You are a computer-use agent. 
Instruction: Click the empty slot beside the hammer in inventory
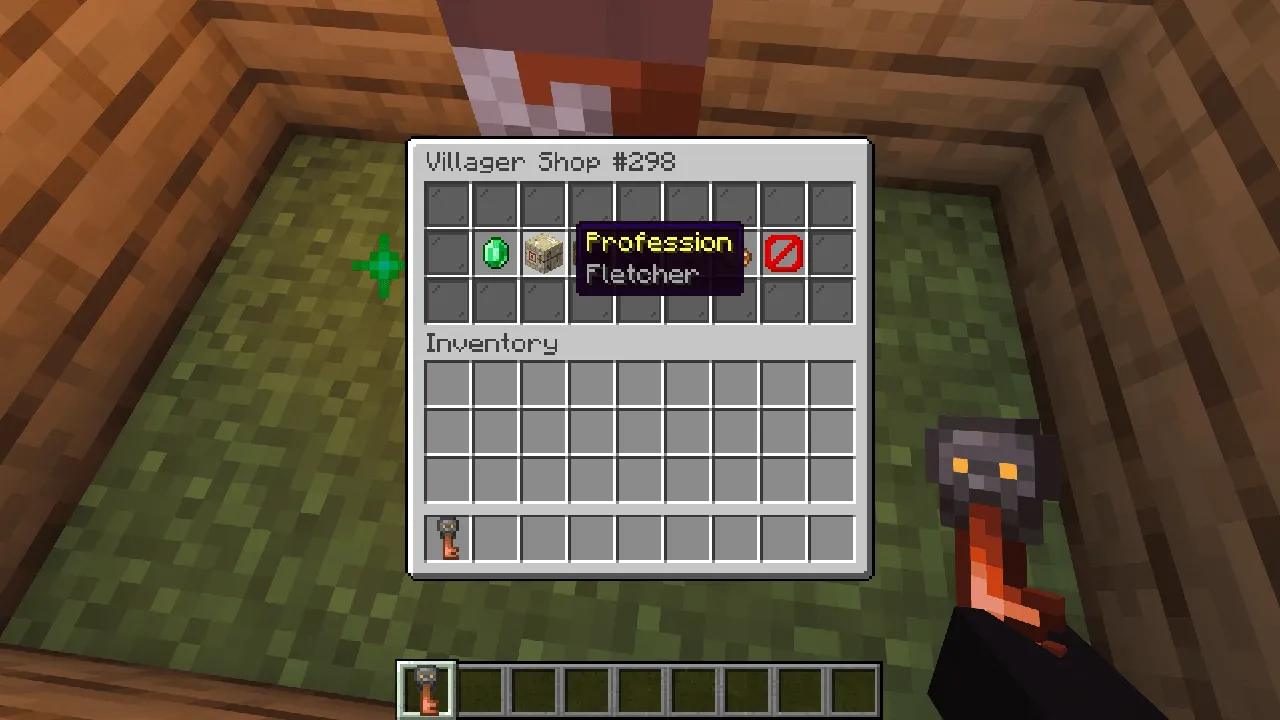[494, 537]
